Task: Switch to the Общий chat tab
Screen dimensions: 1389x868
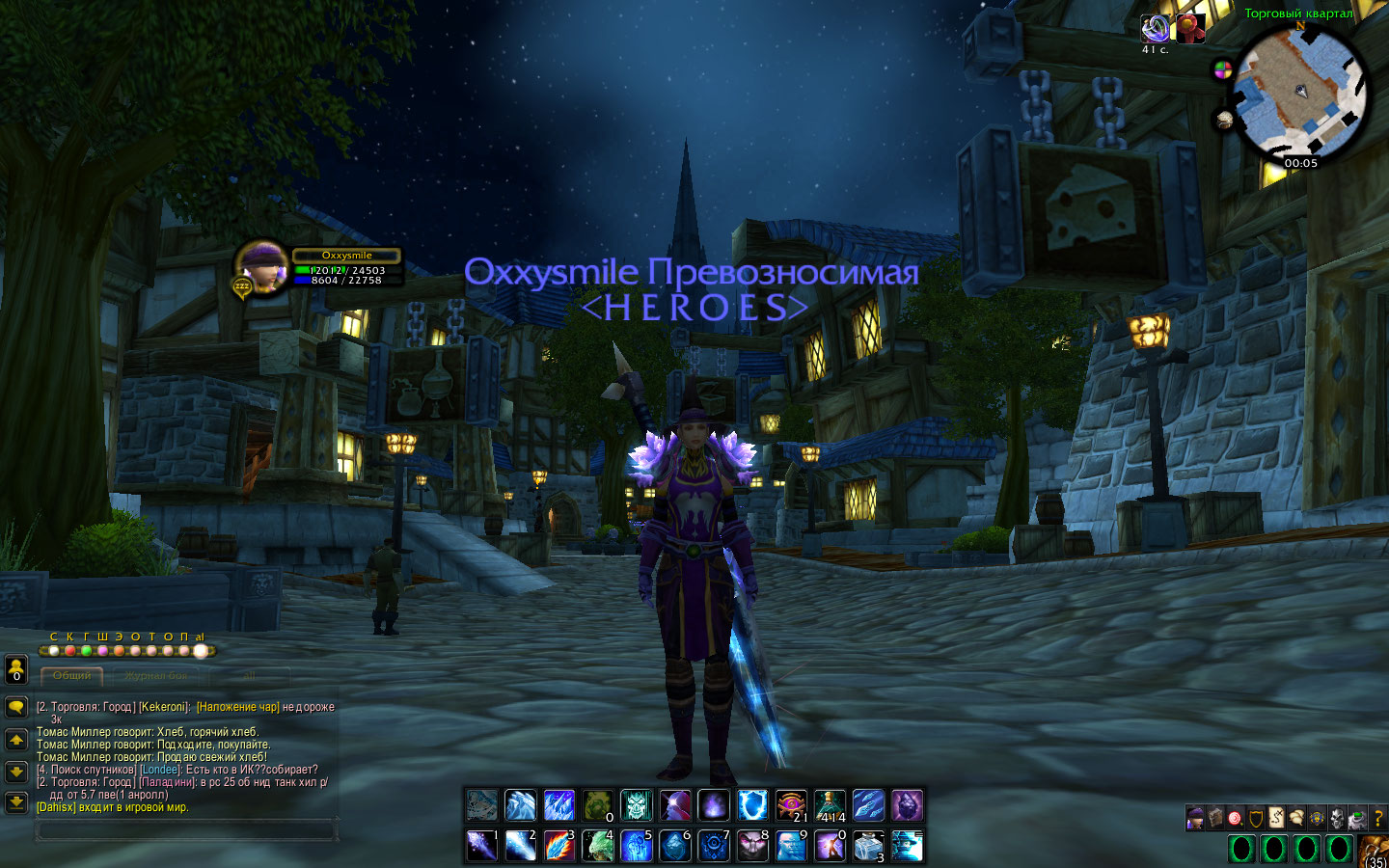Action: coord(72,676)
